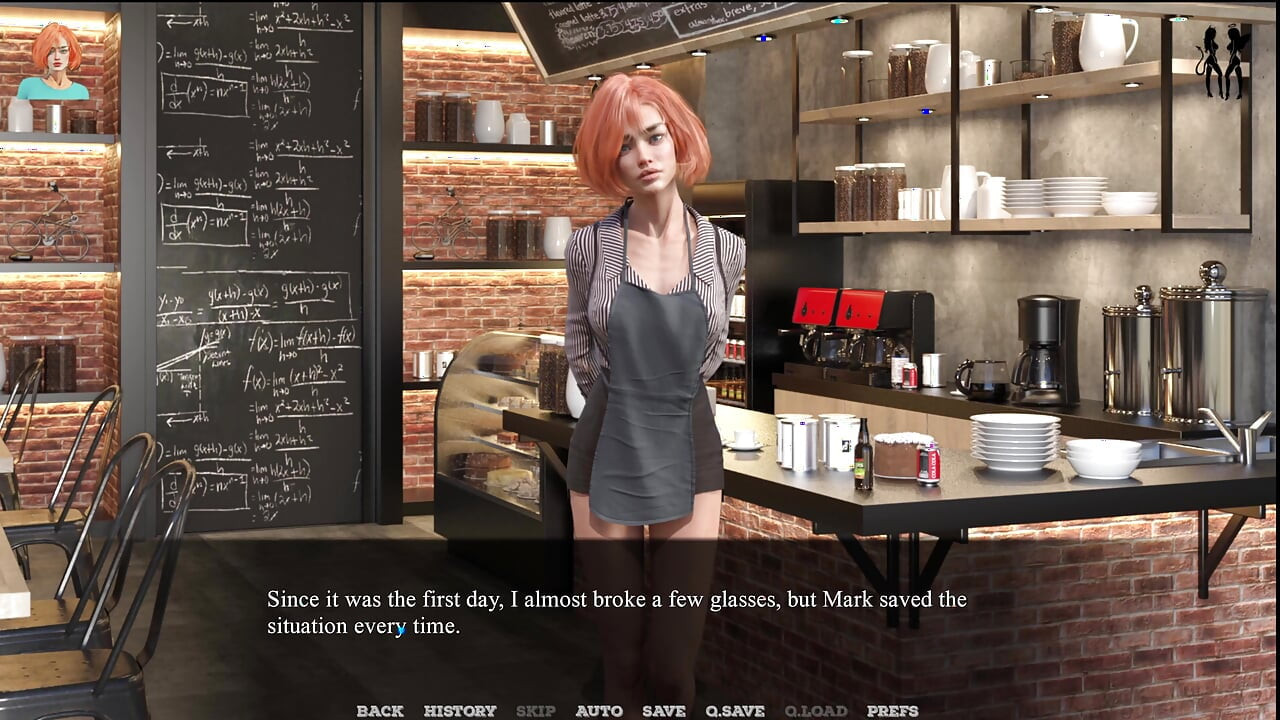This screenshot has width=1280, height=720.
Task: Click Q.SAVE to quick save
Action: 735,711
